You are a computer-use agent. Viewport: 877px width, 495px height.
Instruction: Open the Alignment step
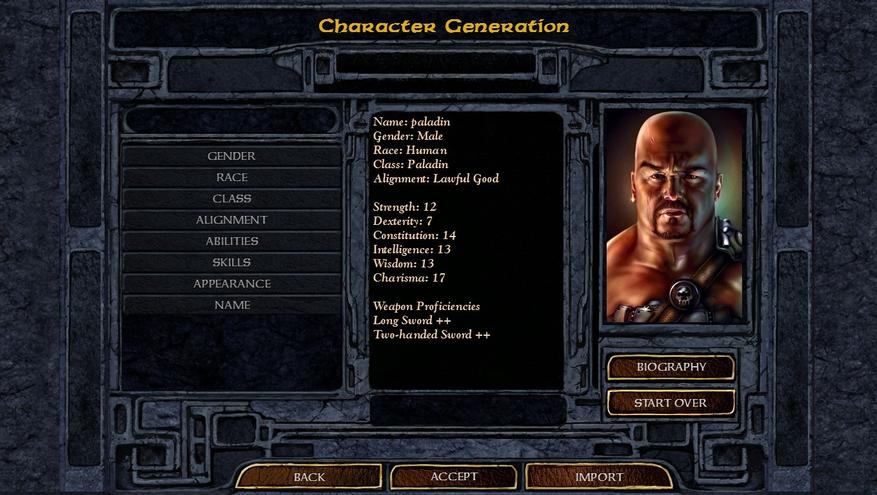[231, 220]
